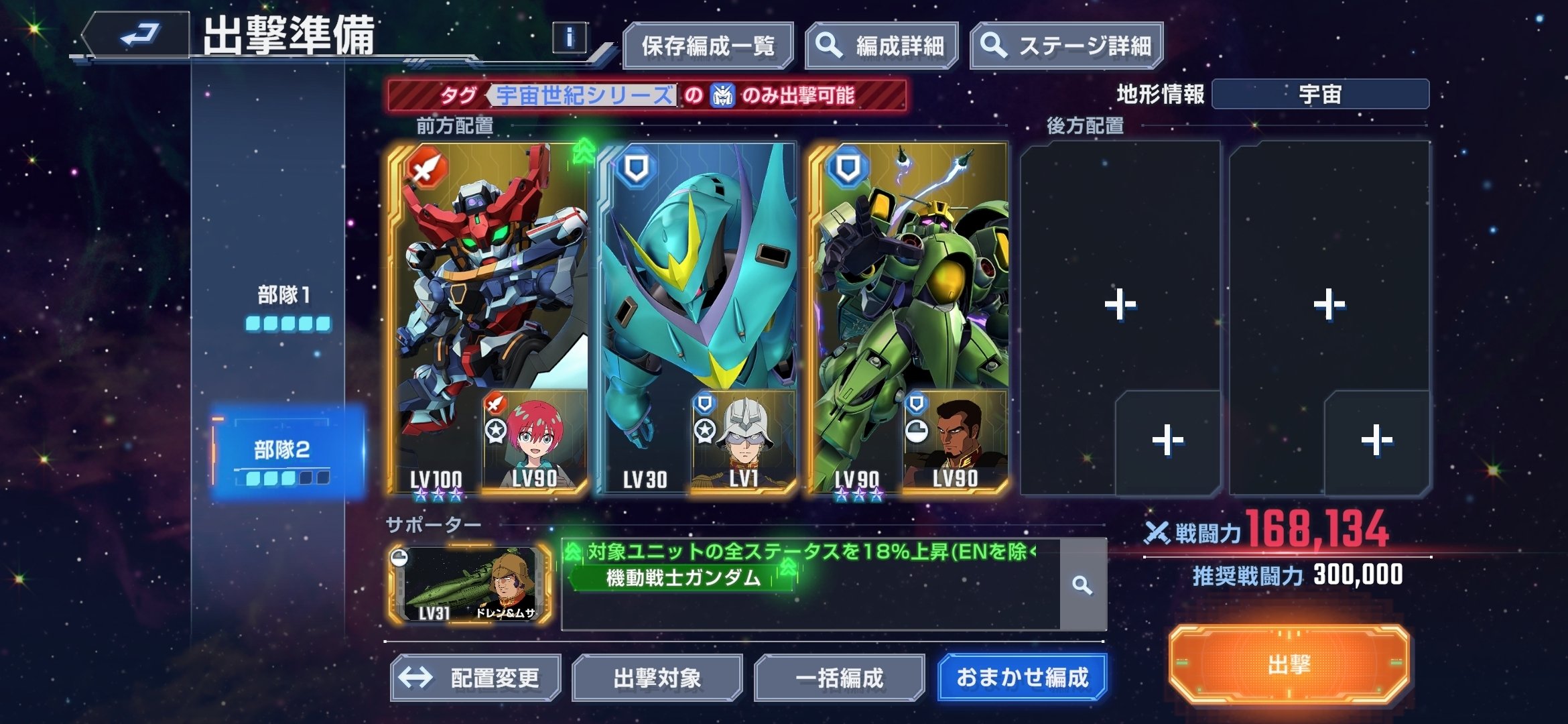Screen dimensions: 1568x724
Task: Tap the info icon beside 出撃準備 title
Action: tap(569, 38)
